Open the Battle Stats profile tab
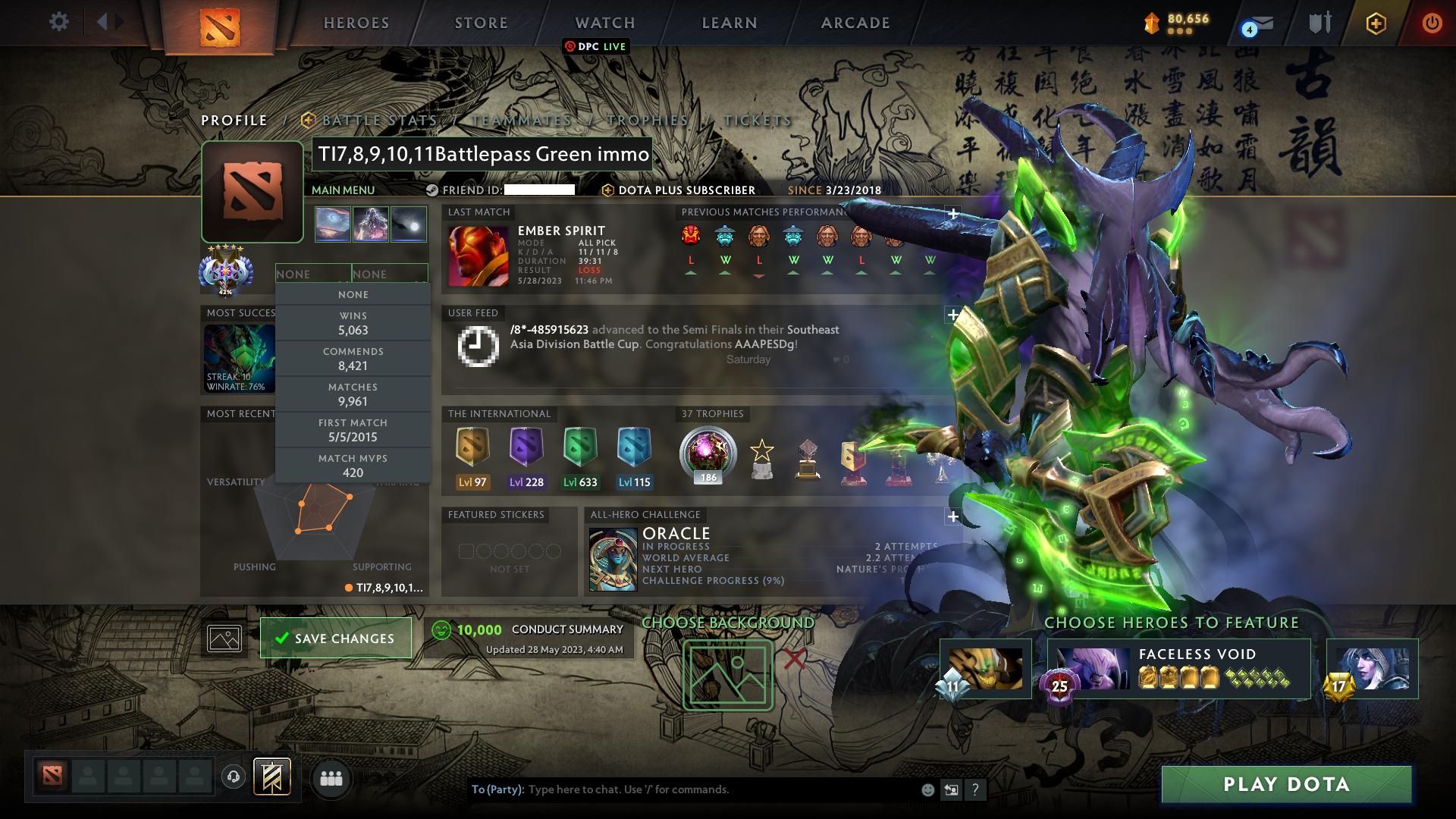Viewport: 1456px width, 819px height. [378, 120]
